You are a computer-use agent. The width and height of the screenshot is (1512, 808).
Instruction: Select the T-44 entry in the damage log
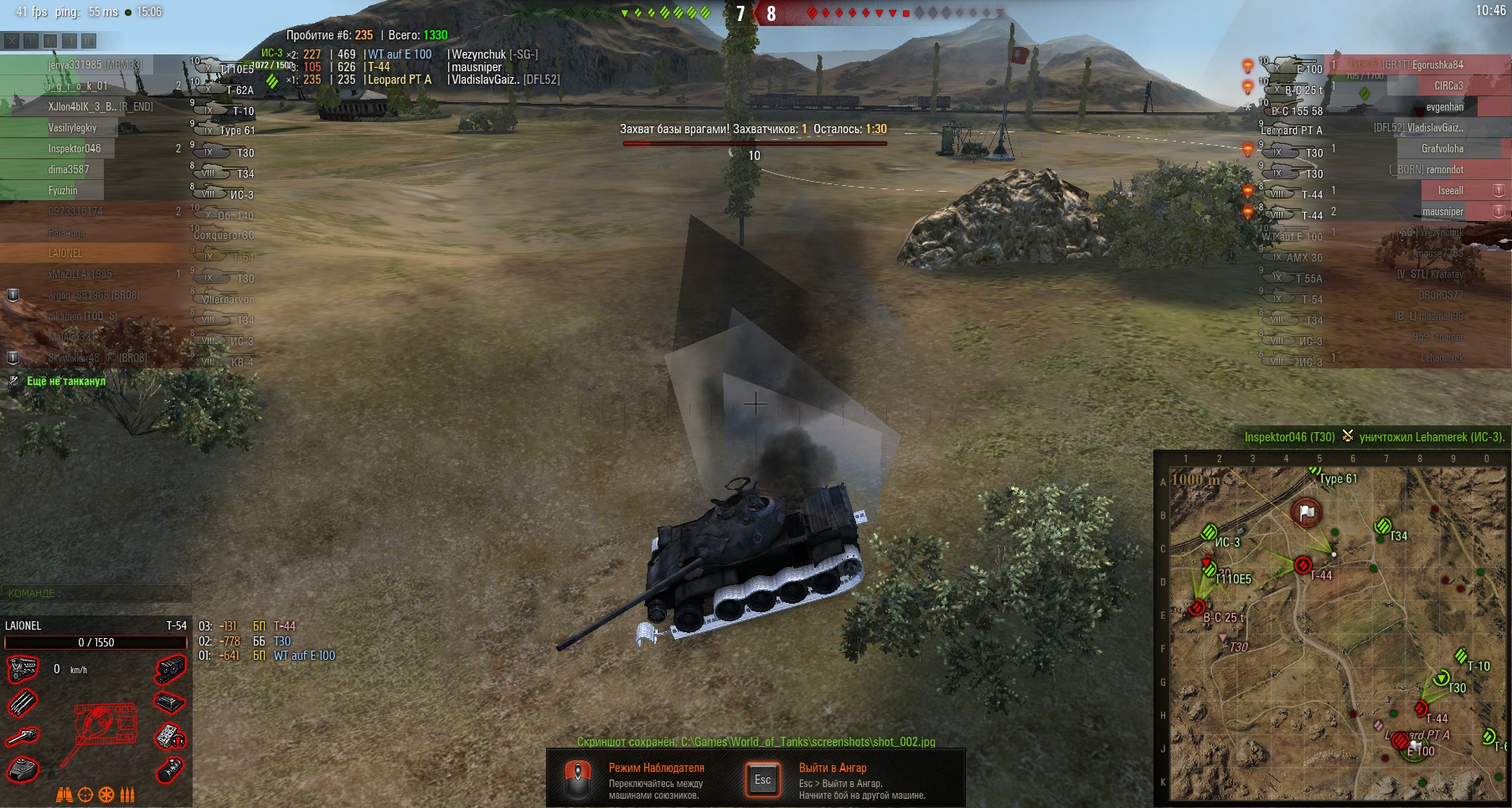284,626
